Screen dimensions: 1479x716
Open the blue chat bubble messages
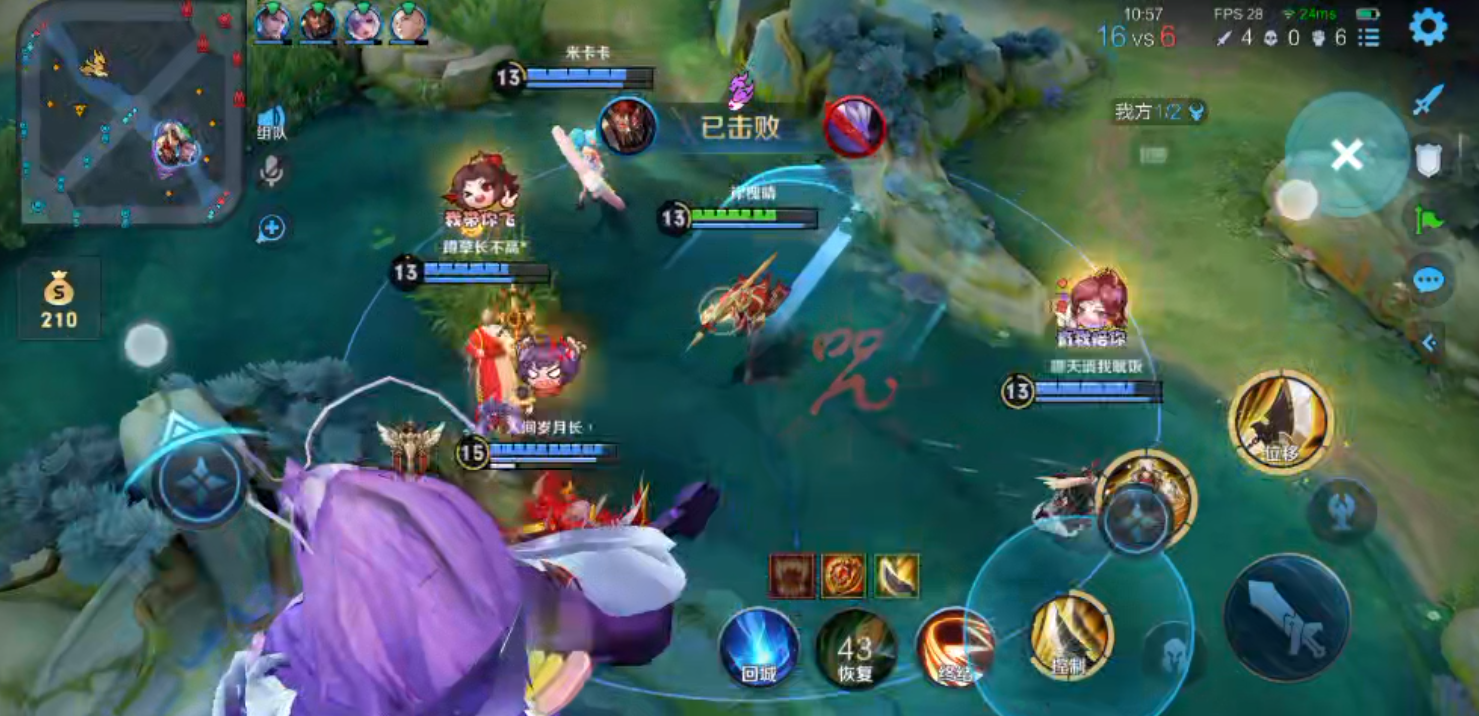point(1428,281)
